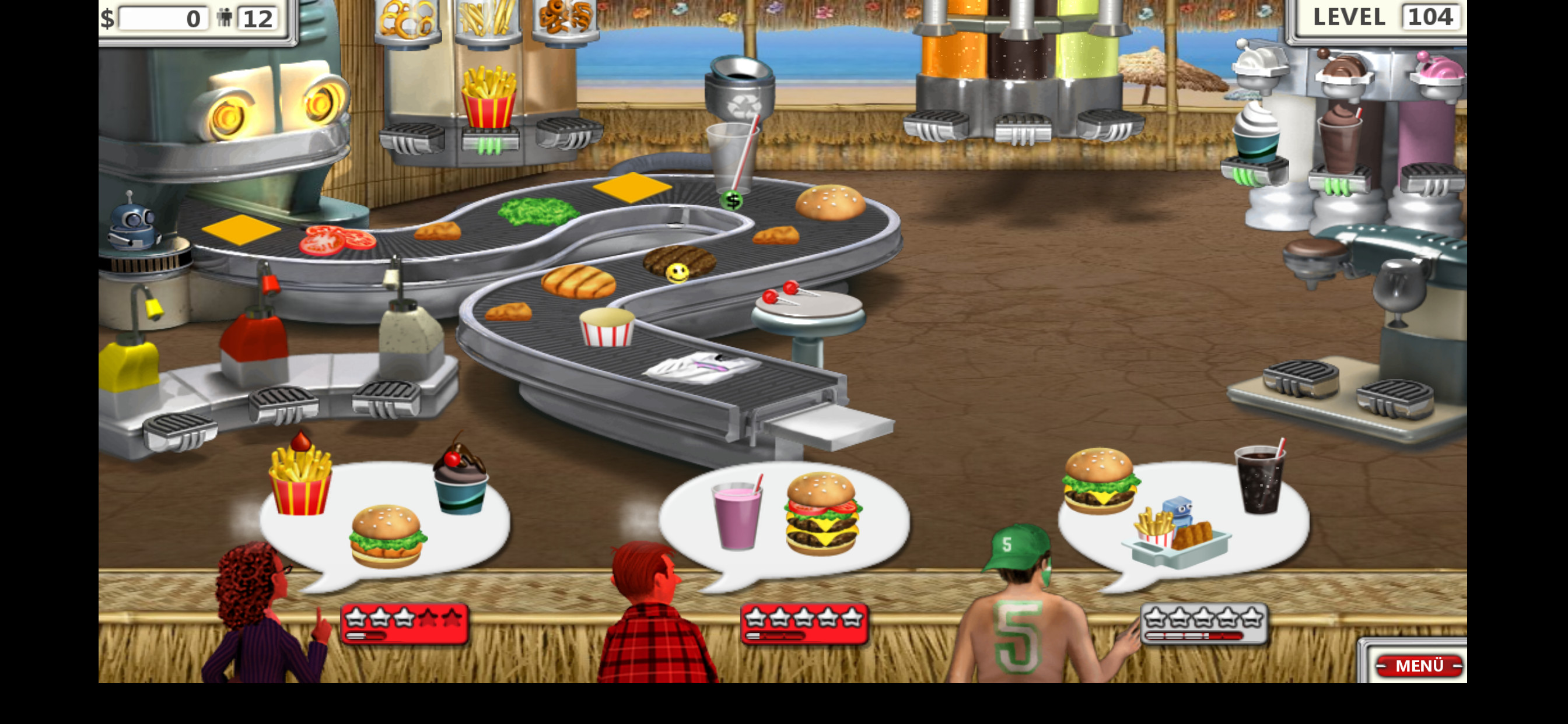This screenshot has width=1568, height=724.
Task: Take the grilled chicken patty from the conveyor
Action: coord(577,280)
